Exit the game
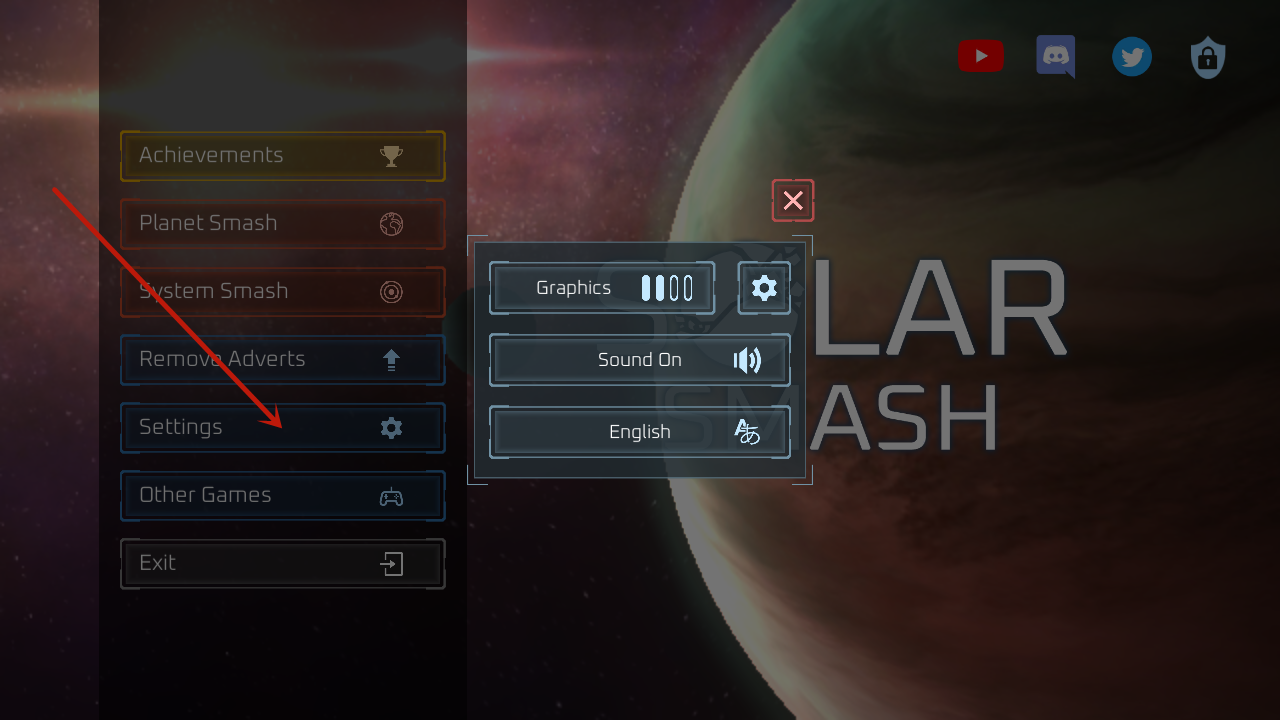Screen dimensions: 1280x720 282,564
